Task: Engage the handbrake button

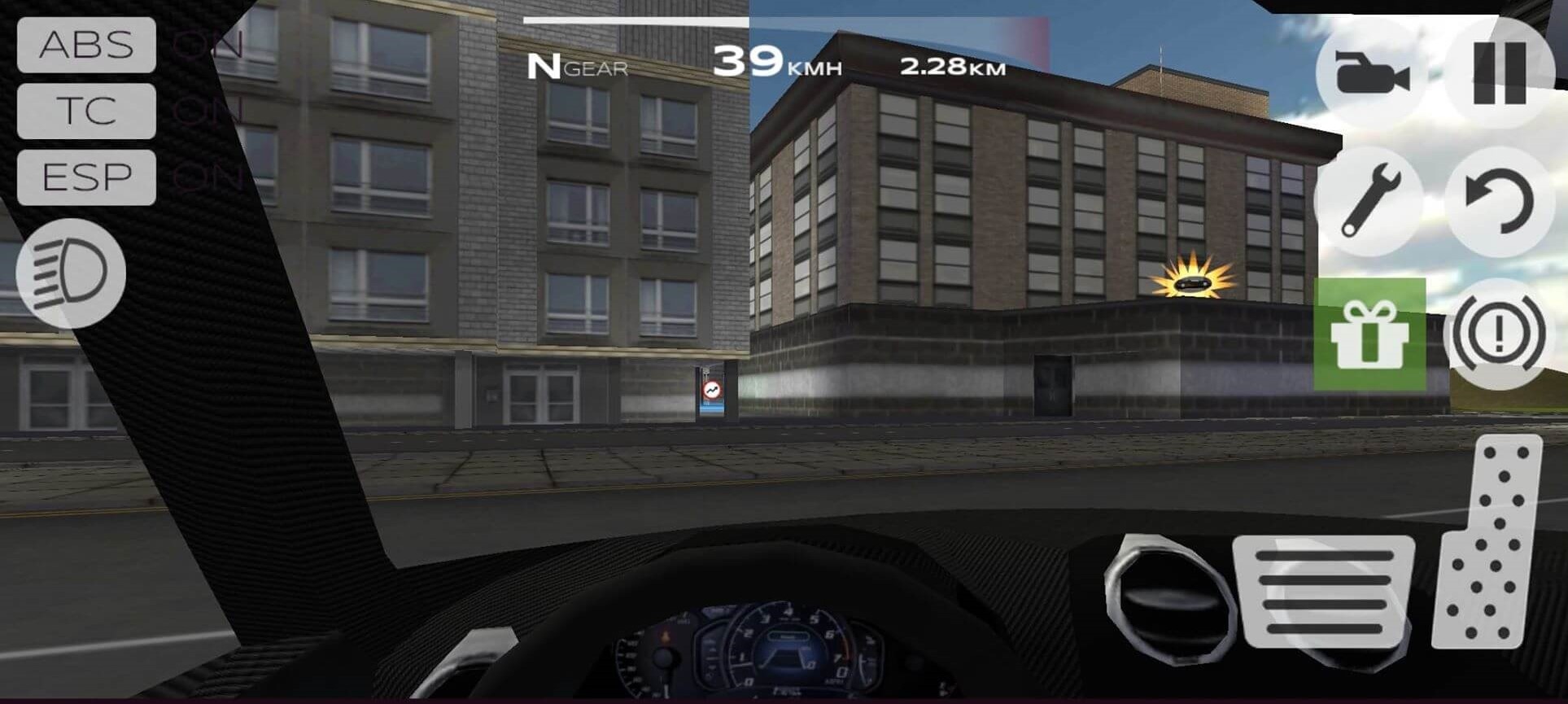Action: 1499,334
